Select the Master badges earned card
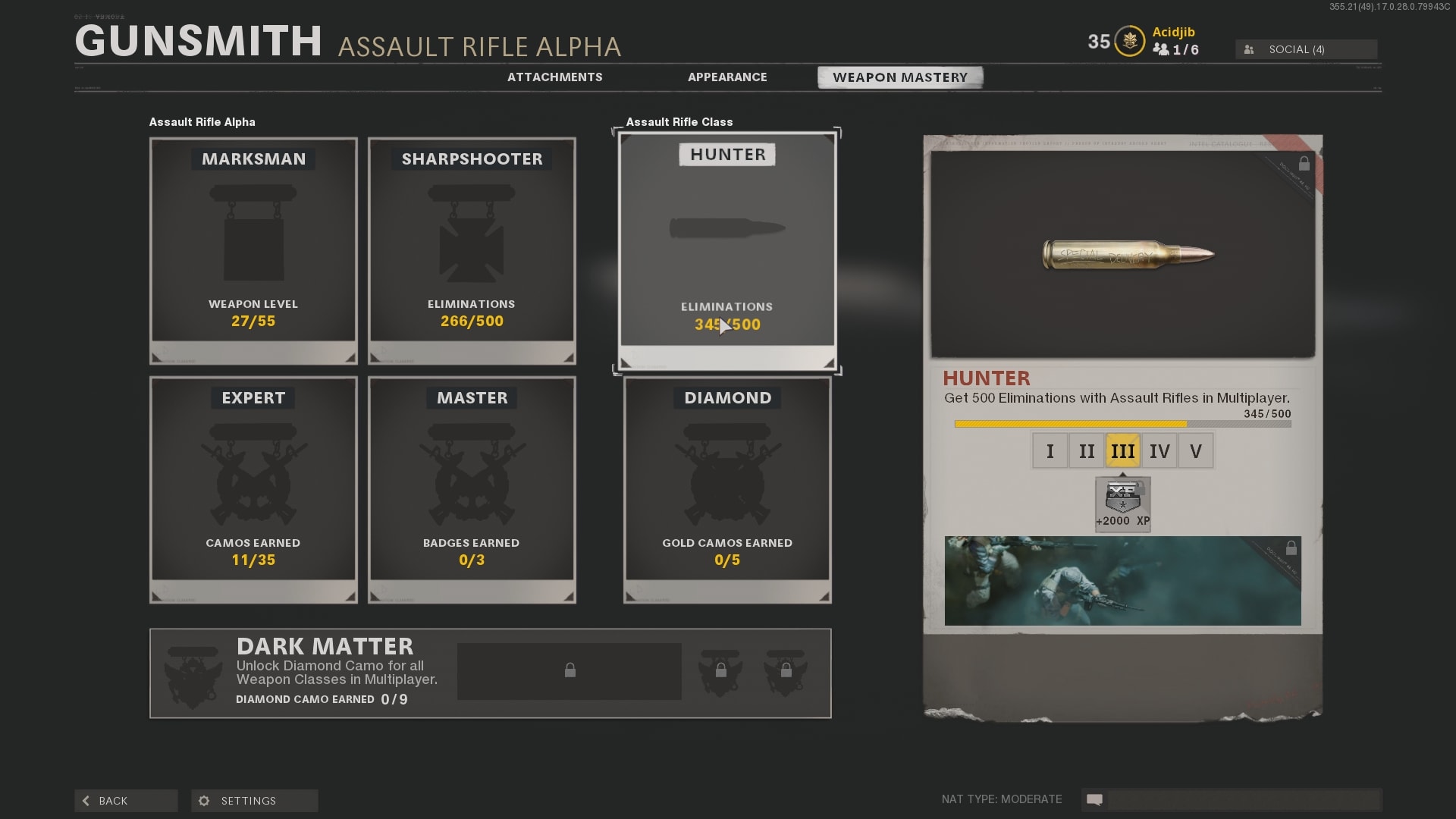 [x=472, y=489]
